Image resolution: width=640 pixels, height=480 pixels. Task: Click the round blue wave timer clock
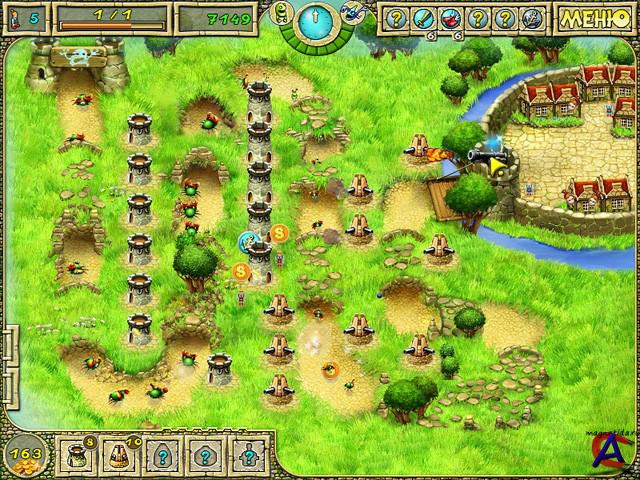[x=314, y=20]
